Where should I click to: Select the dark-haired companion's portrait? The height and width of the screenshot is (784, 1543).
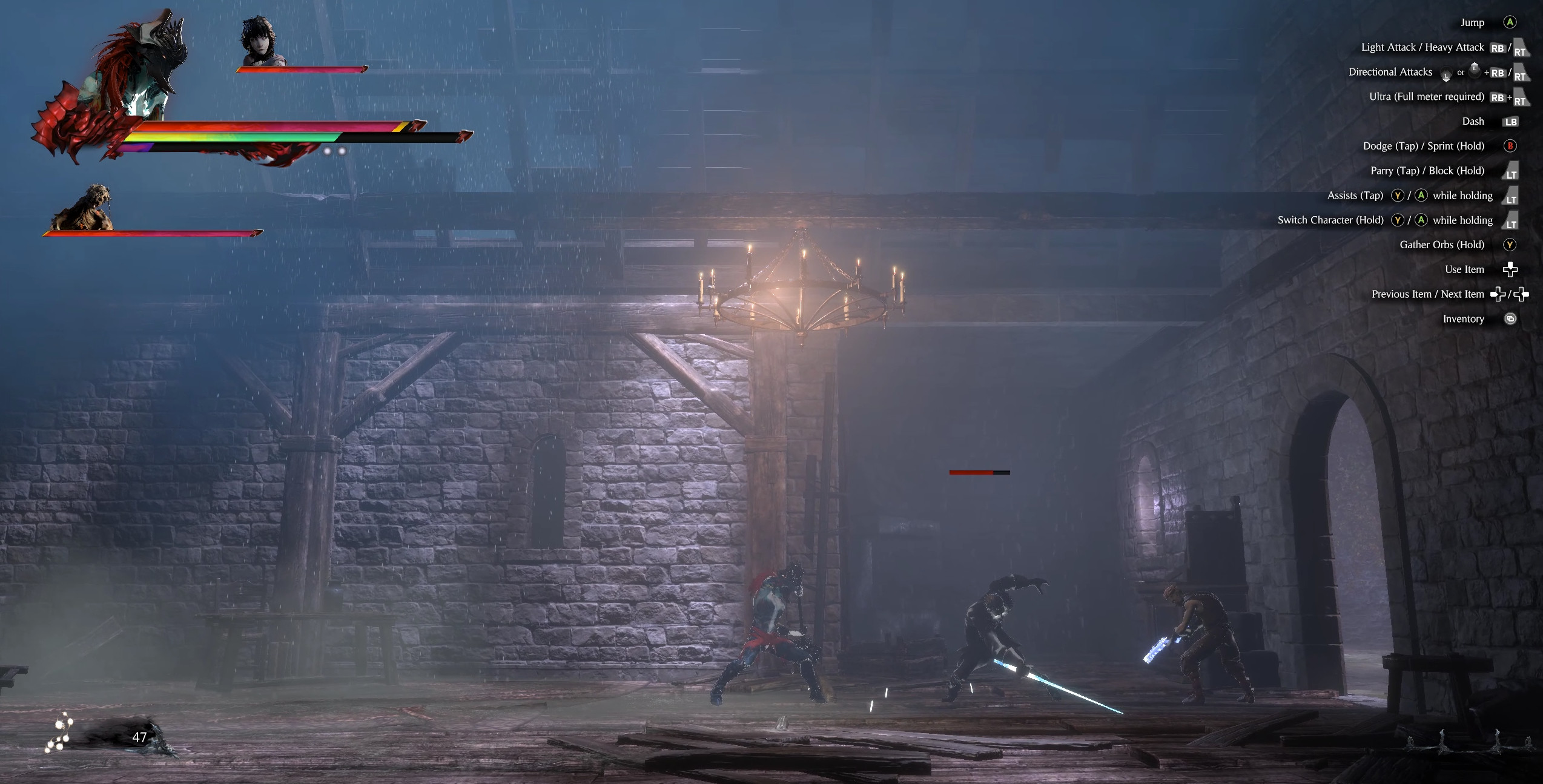[259, 42]
